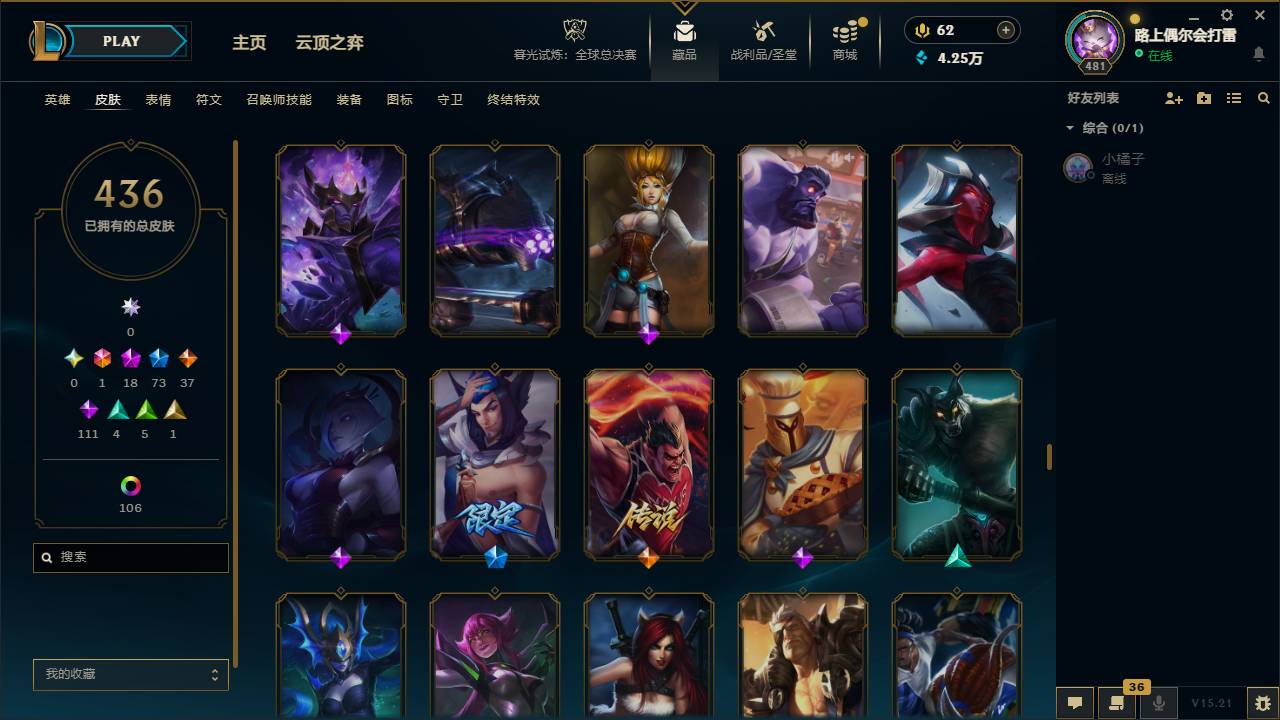Open the 云顶之弈 menu item
Image resolution: width=1280 pixels, height=720 pixels.
[330, 43]
